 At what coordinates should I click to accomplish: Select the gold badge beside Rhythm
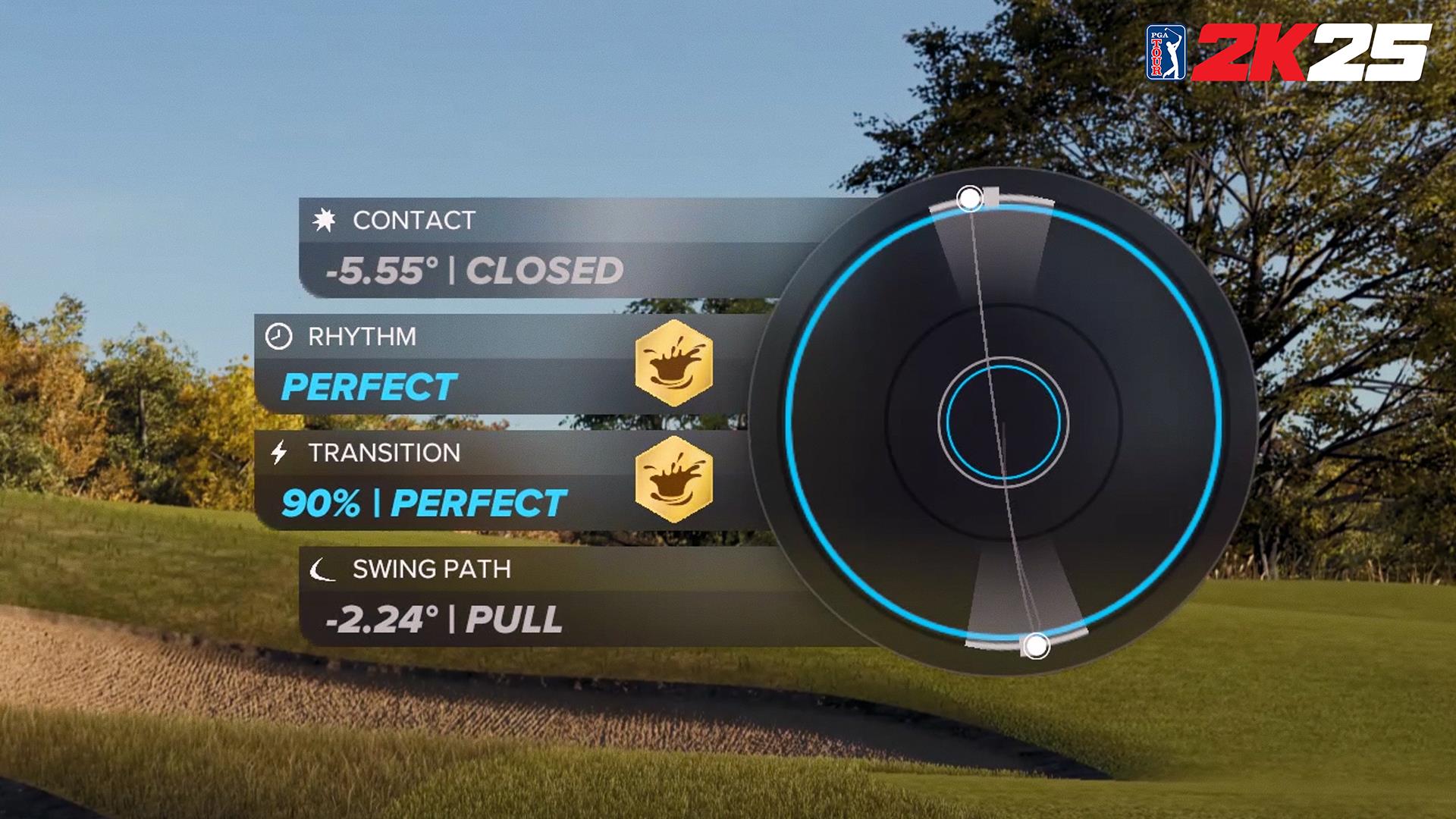tap(673, 363)
